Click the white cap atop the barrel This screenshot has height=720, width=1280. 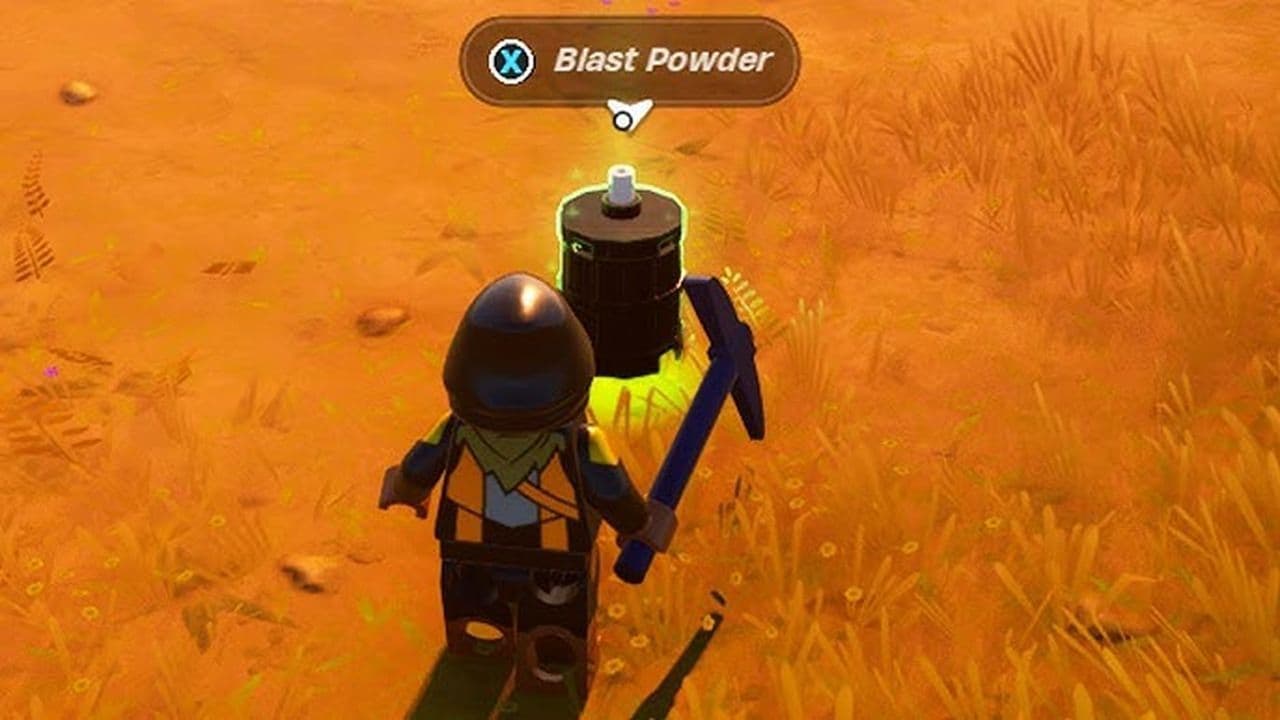tap(620, 185)
